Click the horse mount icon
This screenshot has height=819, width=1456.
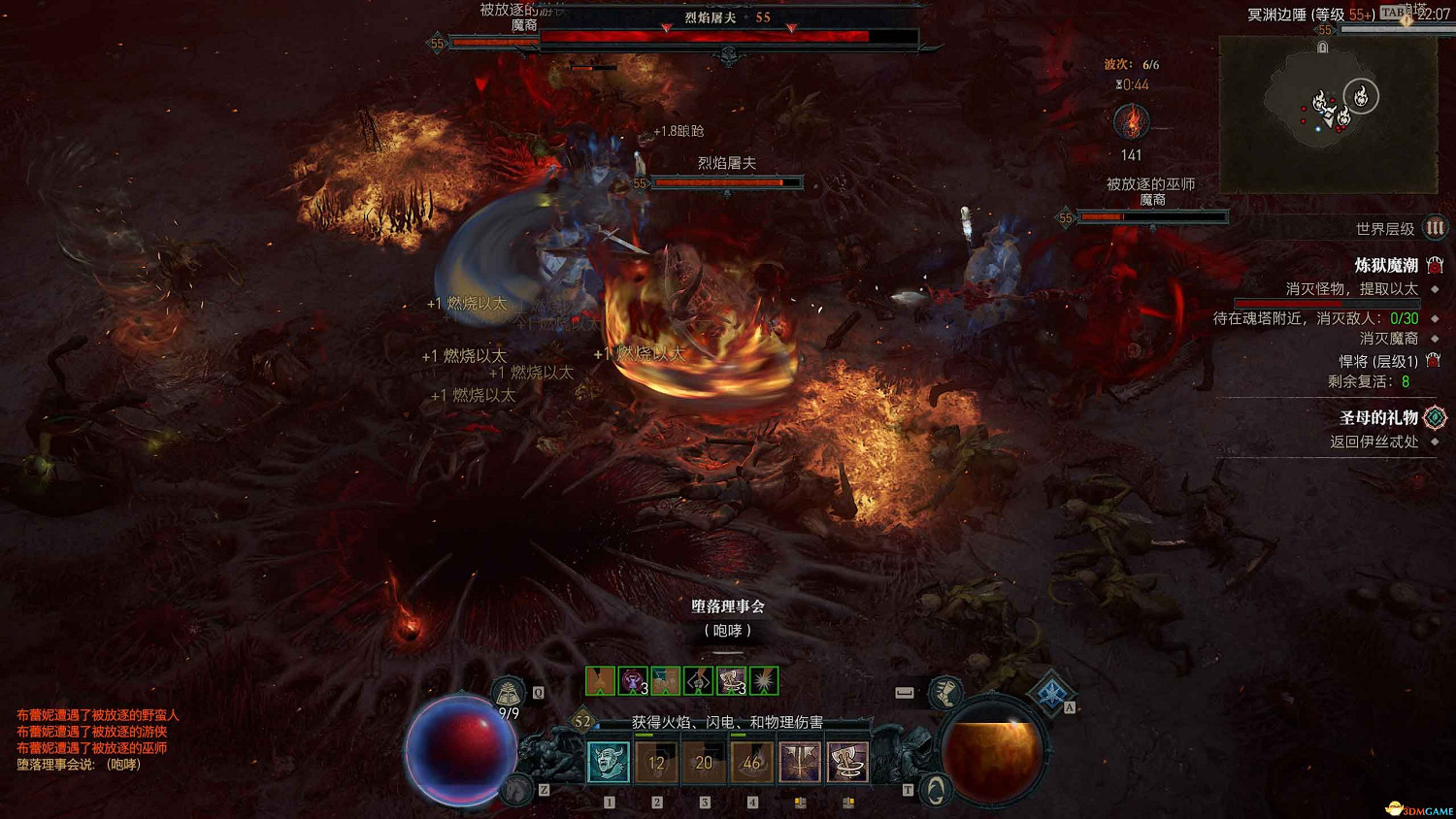[517, 789]
